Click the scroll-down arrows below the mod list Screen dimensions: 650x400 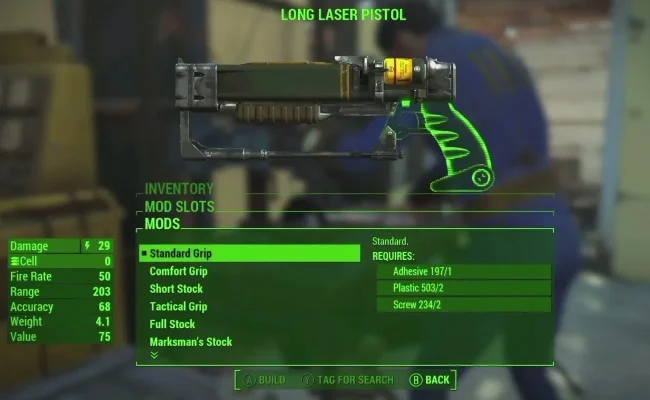(154, 354)
